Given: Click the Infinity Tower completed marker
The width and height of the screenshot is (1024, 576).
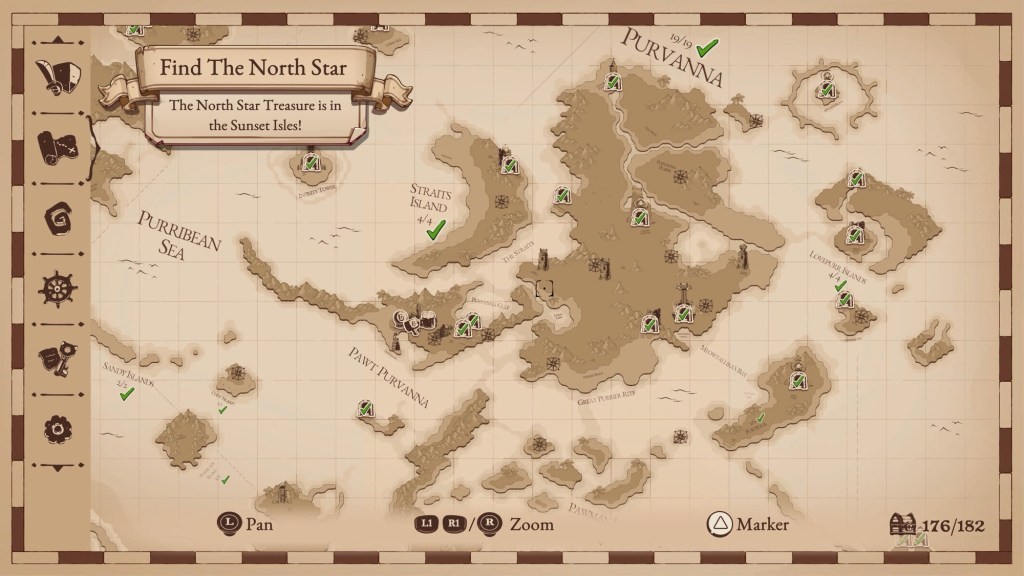Looking at the screenshot, I should (311, 162).
